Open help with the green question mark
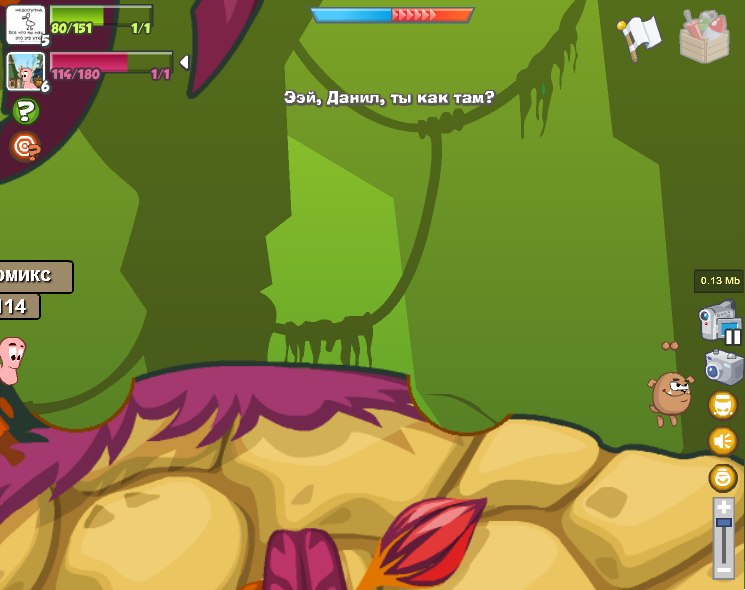 click(25, 112)
